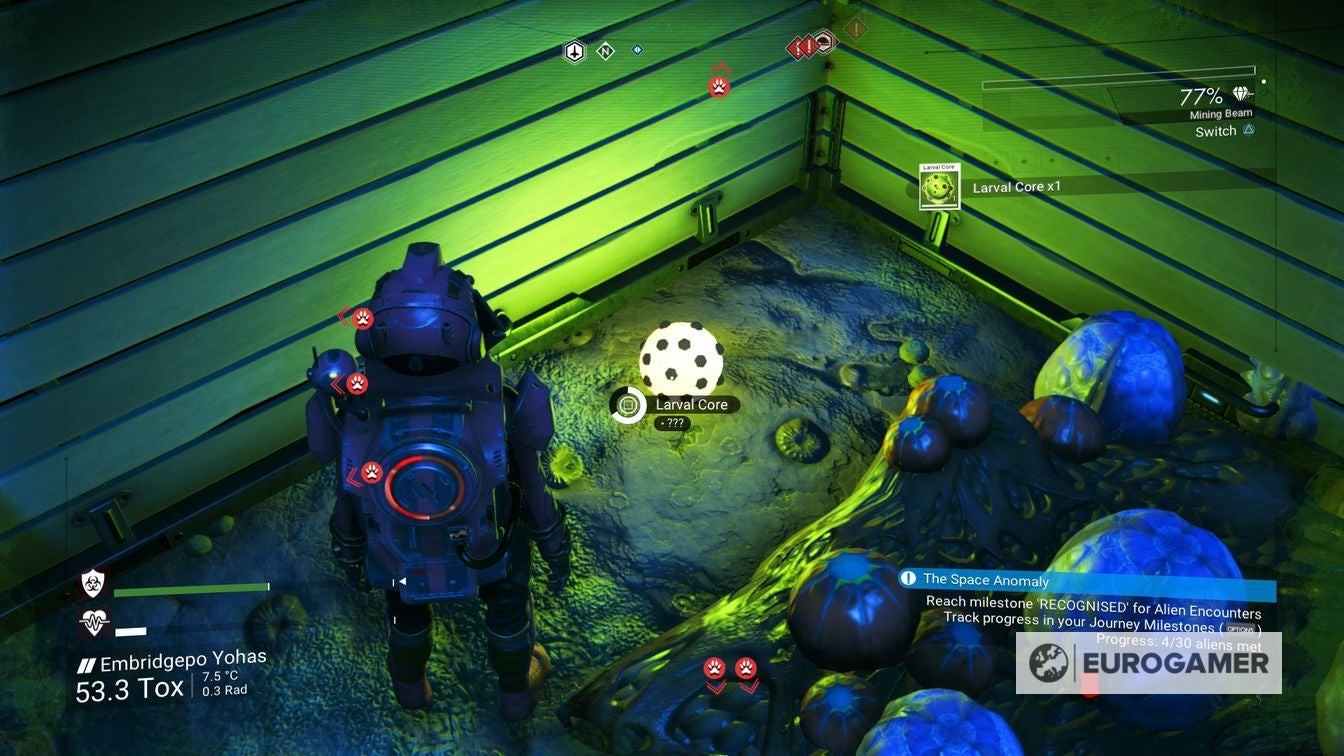Select the Larval Core interaction marker

(x=628, y=405)
